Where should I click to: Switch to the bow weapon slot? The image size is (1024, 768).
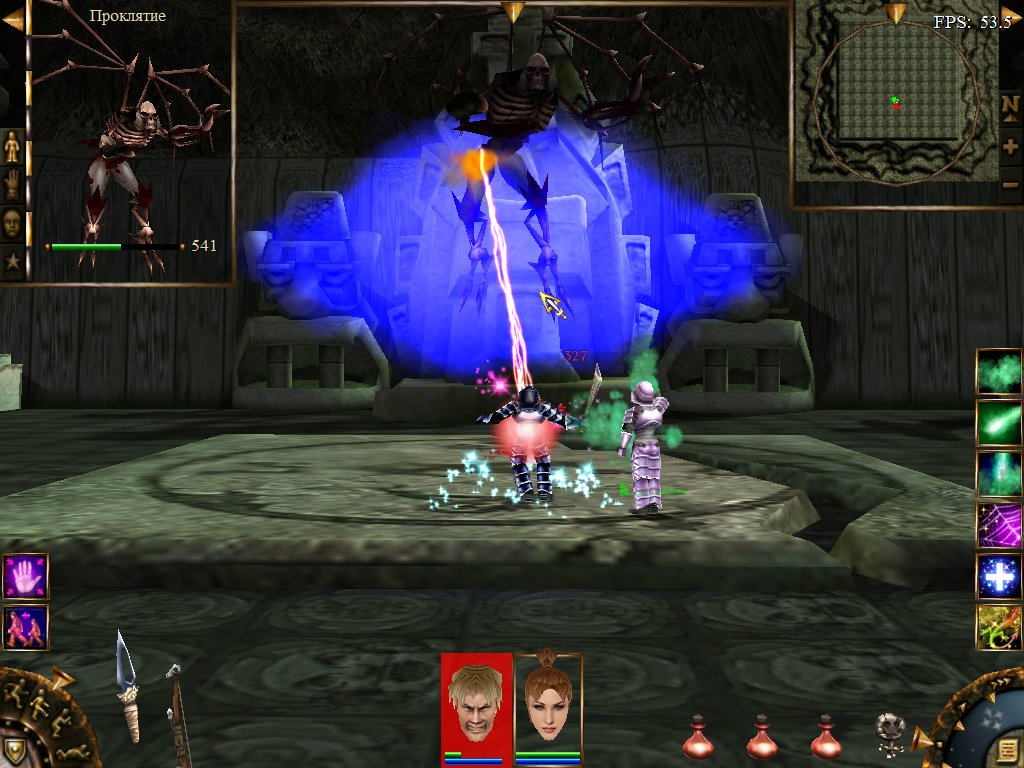(177, 712)
